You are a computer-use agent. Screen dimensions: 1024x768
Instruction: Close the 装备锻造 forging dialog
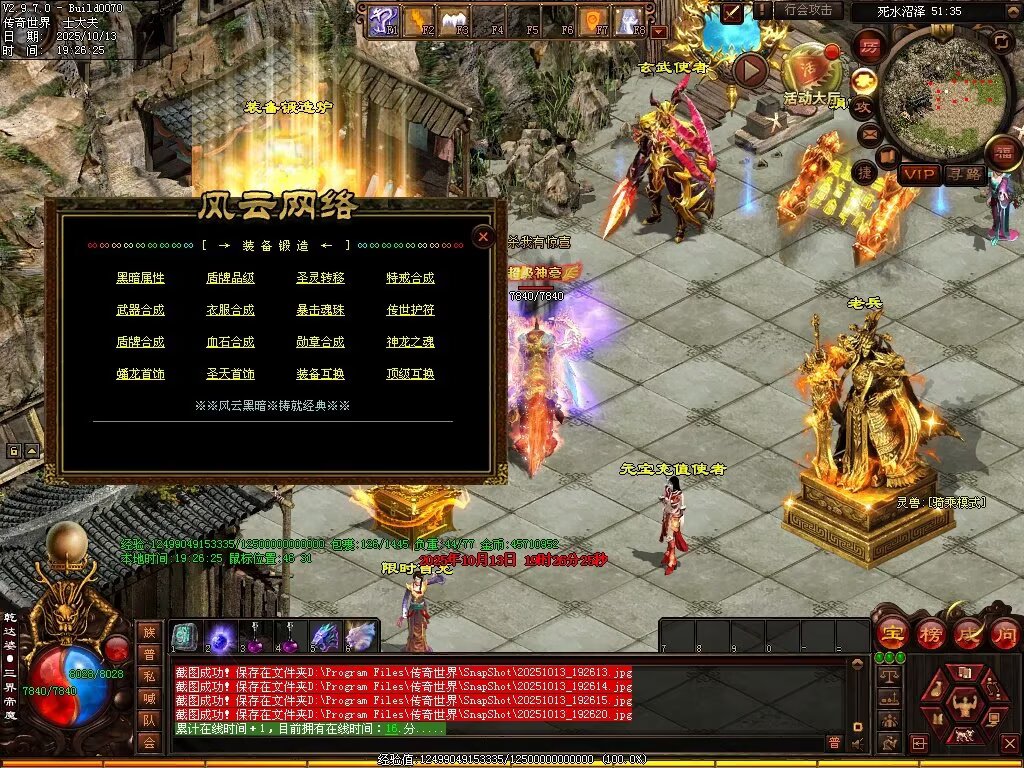coord(483,237)
